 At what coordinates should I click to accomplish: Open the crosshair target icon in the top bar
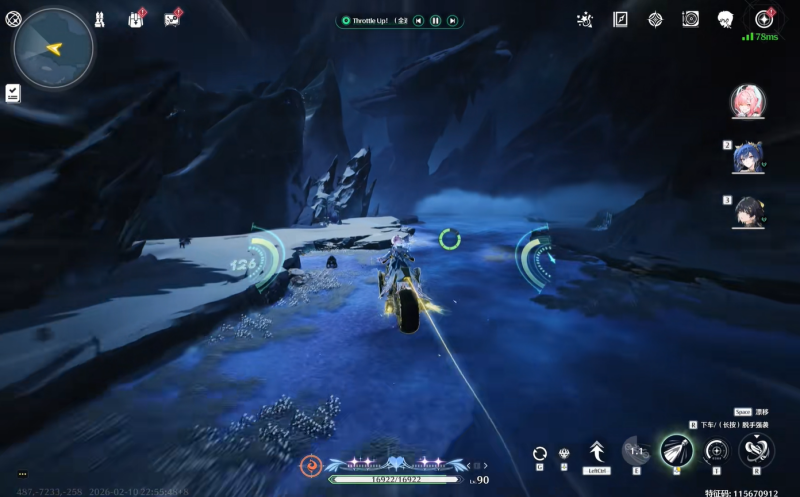655,19
